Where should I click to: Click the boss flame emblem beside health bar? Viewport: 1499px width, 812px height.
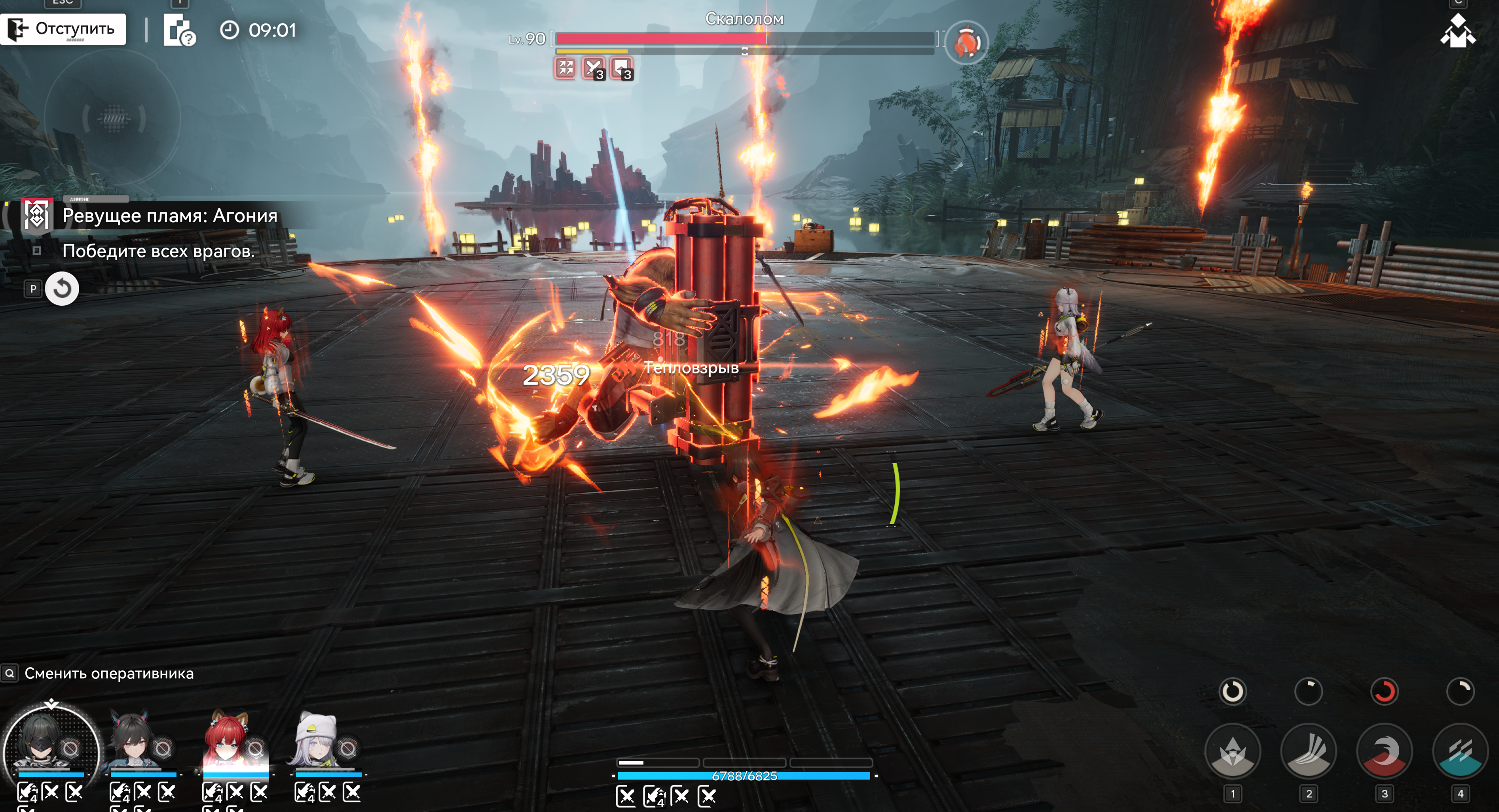[966, 42]
